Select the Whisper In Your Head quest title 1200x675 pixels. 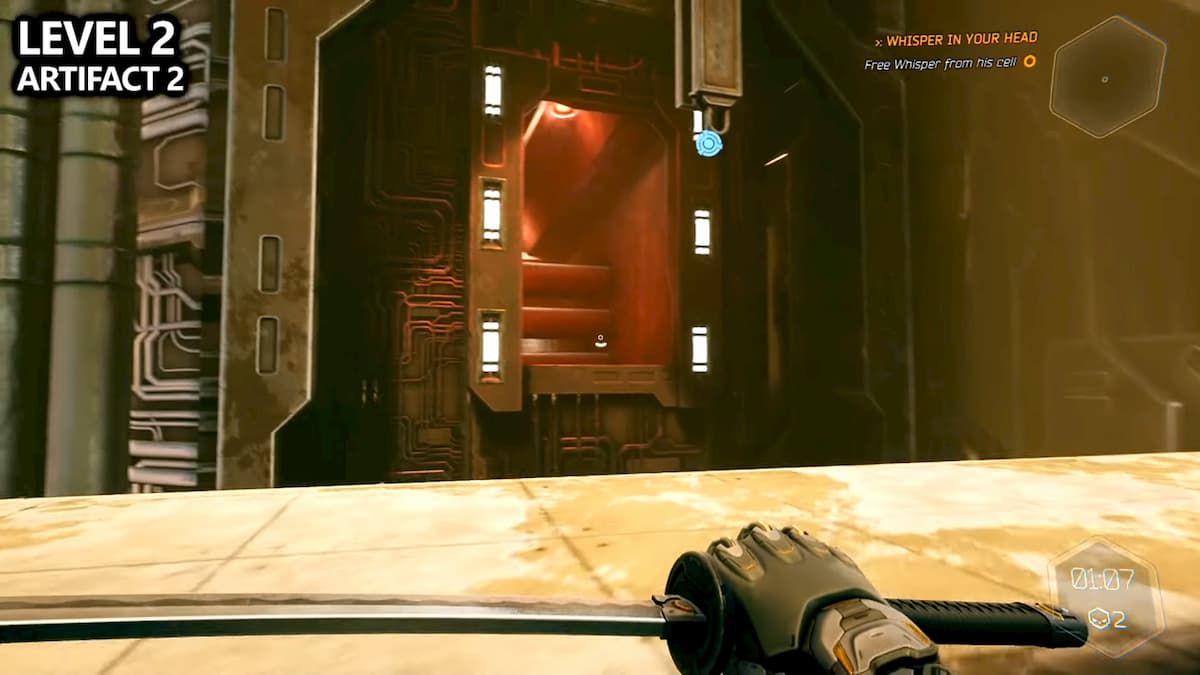tap(960, 39)
